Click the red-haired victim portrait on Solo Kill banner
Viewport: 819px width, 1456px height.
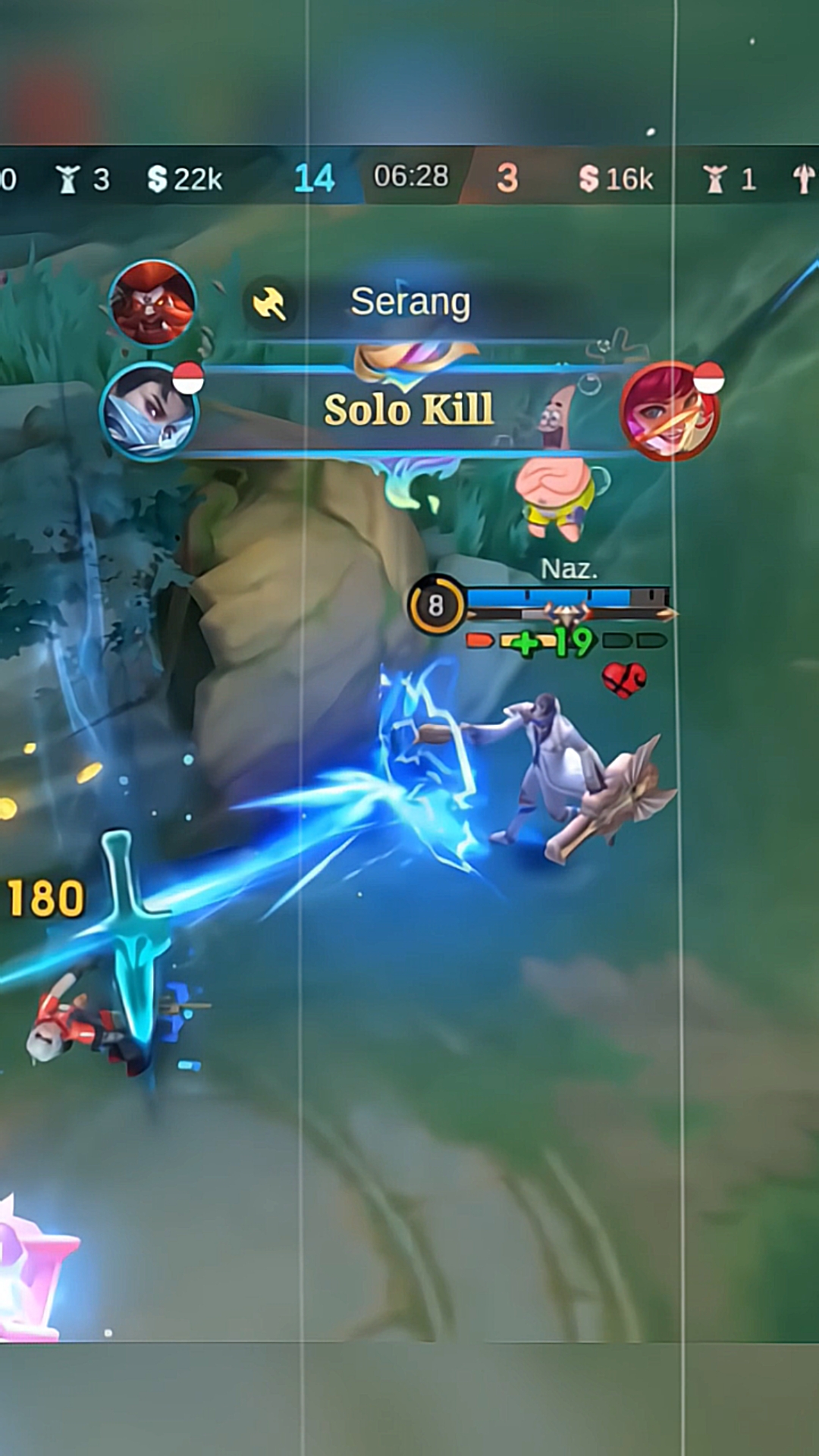pyautogui.click(x=668, y=412)
